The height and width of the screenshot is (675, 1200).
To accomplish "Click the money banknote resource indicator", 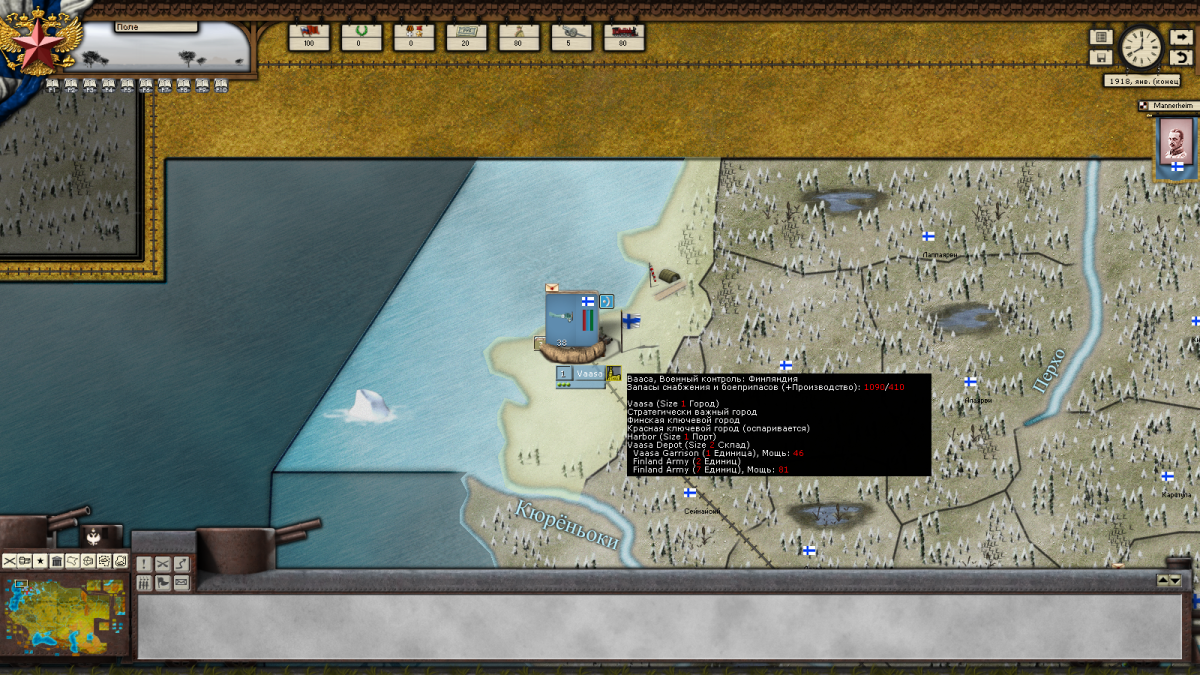I will [466, 37].
